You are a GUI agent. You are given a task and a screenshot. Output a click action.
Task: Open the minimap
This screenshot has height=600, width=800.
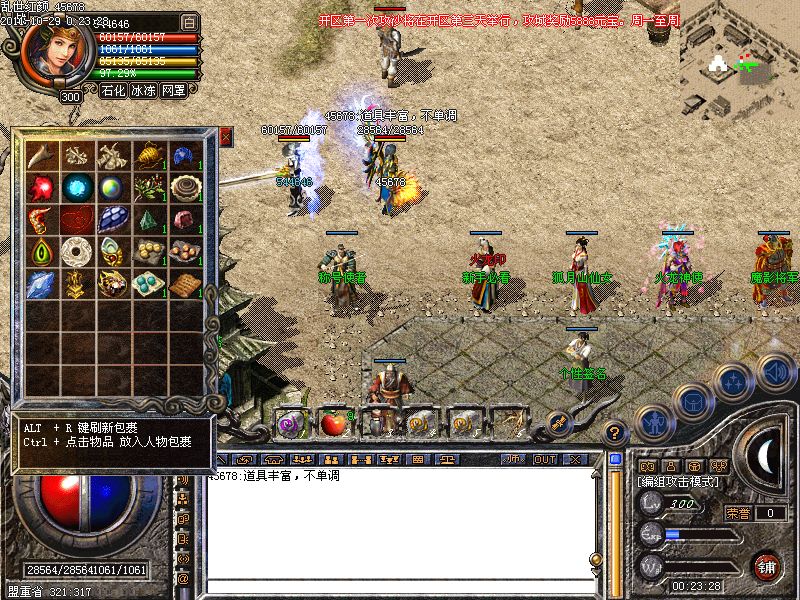pyautogui.click(x=739, y=58)
